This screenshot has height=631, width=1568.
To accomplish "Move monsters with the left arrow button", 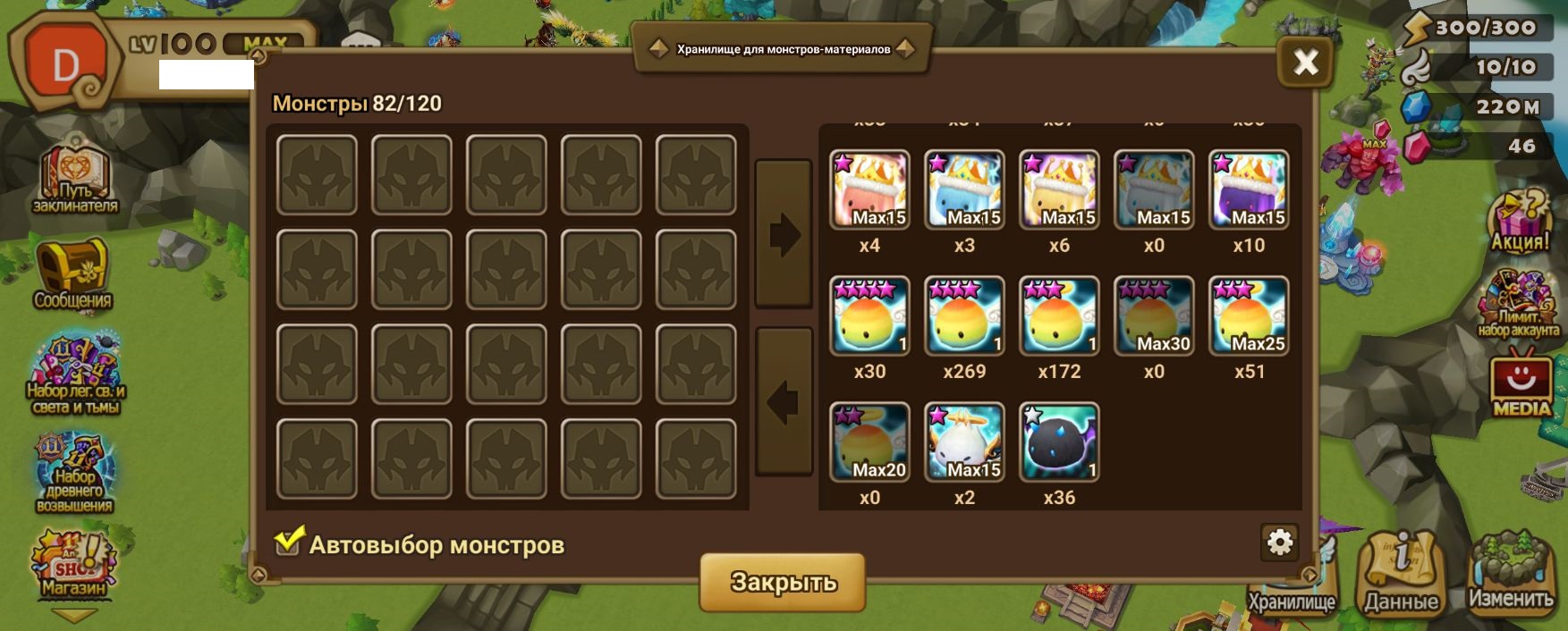I will point(784,401).
